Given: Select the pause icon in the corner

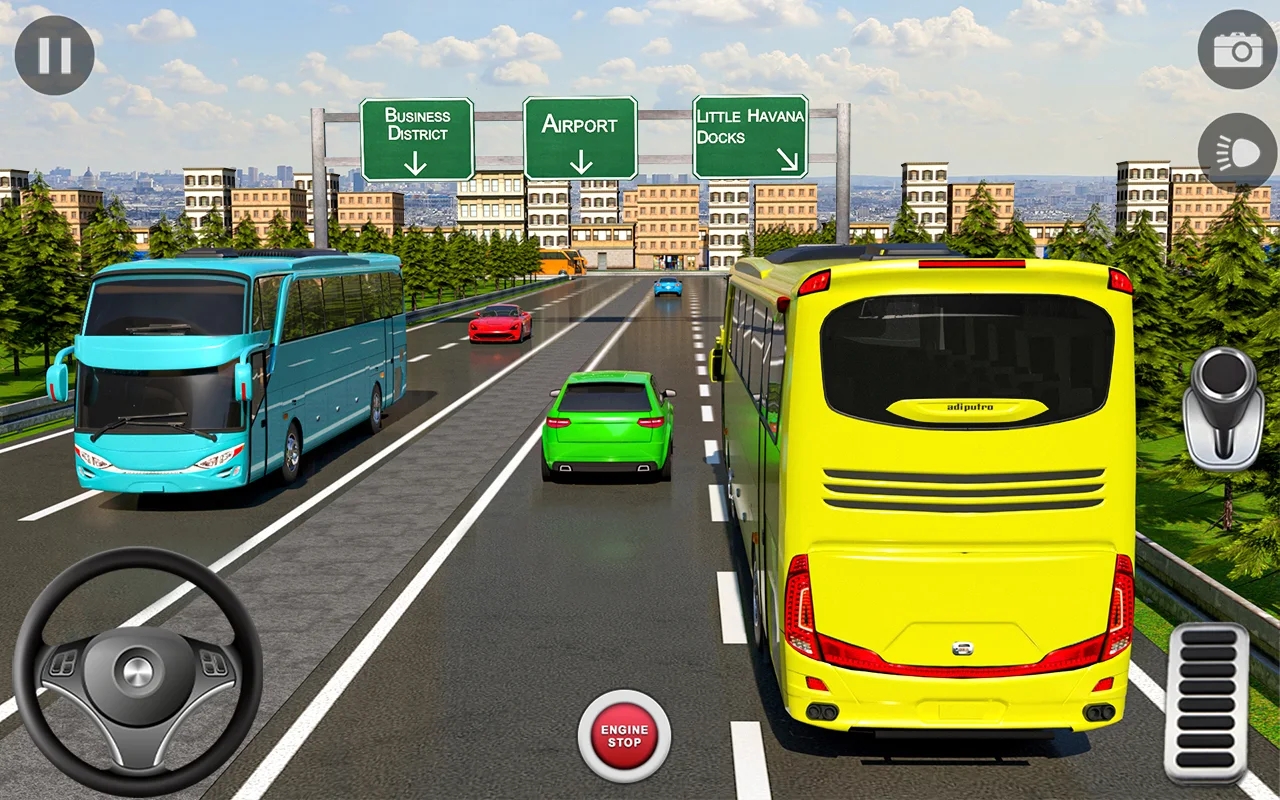Looking at the screenshot, I should pyautogui.click(x=55, y=52).
